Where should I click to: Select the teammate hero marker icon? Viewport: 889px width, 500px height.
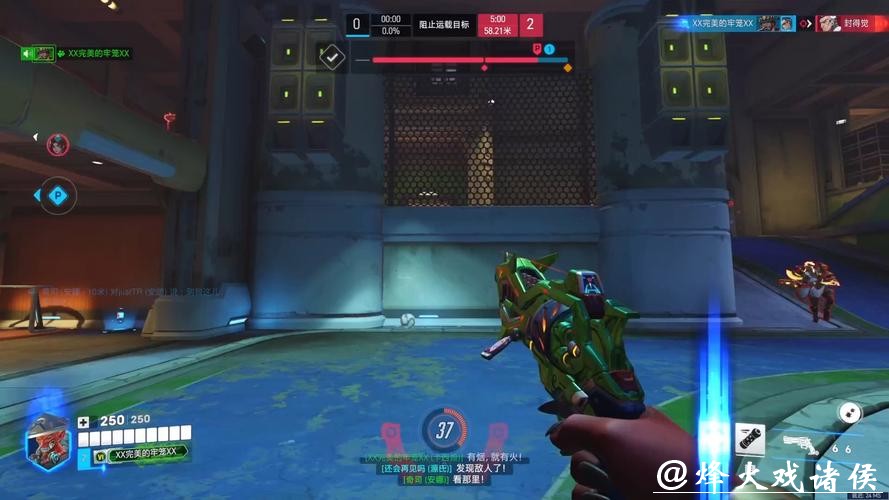point(56,144)
